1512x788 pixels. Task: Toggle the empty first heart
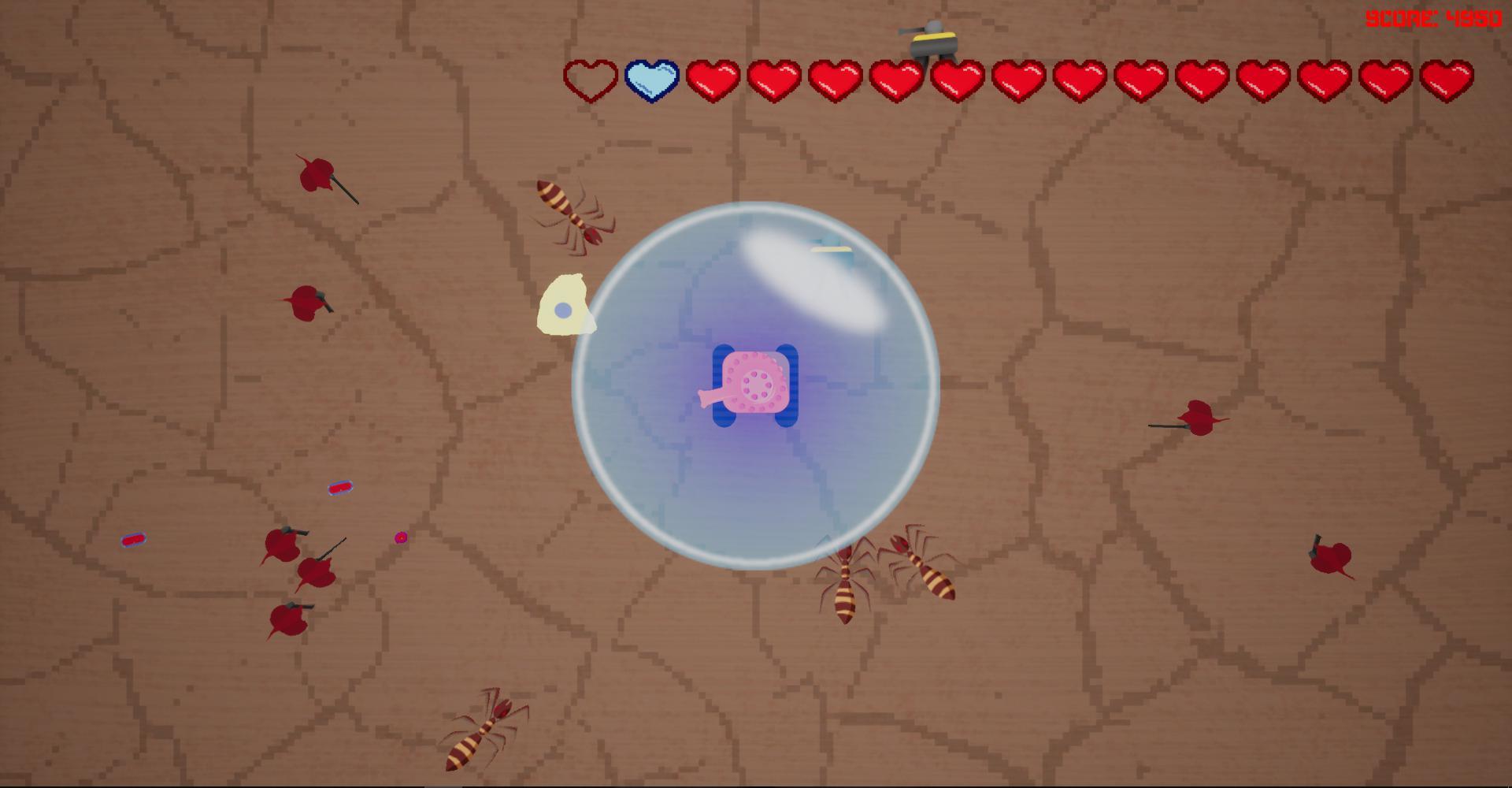click(589, 79)
